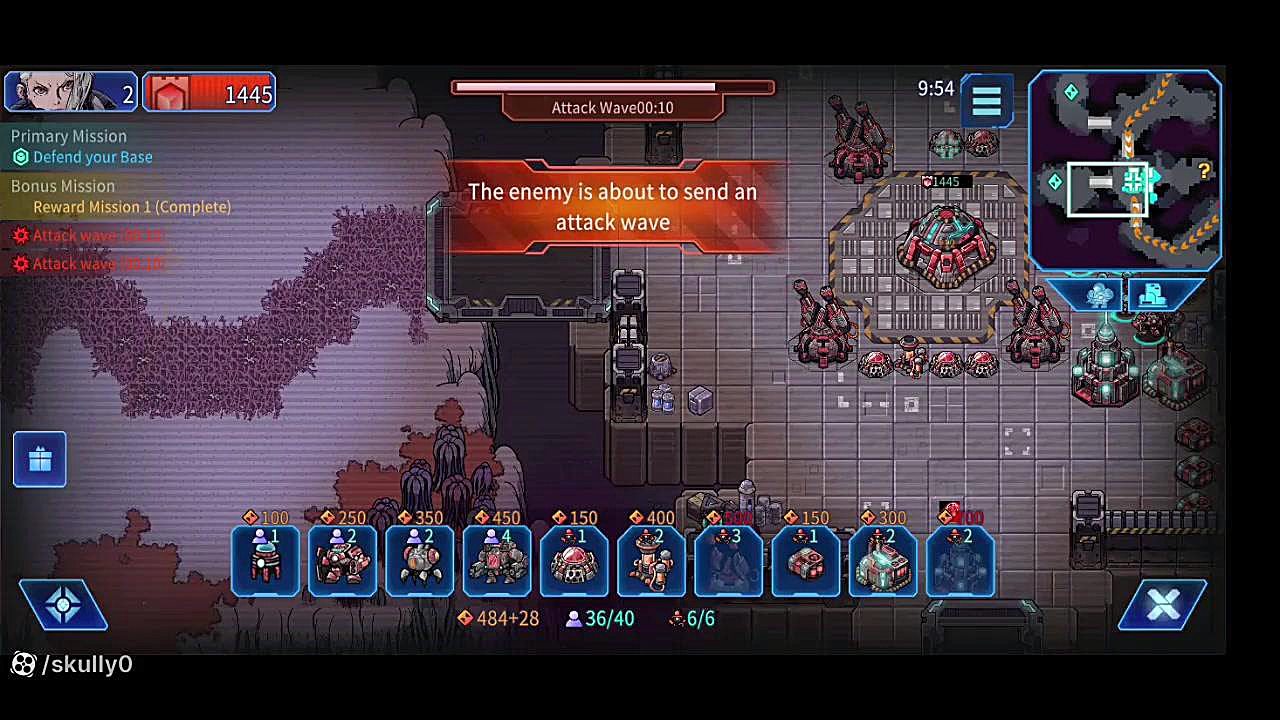The height and width of the screenshot is (720, 1280).
Task: Select the commander portrait
Action: tap(70, 92)
